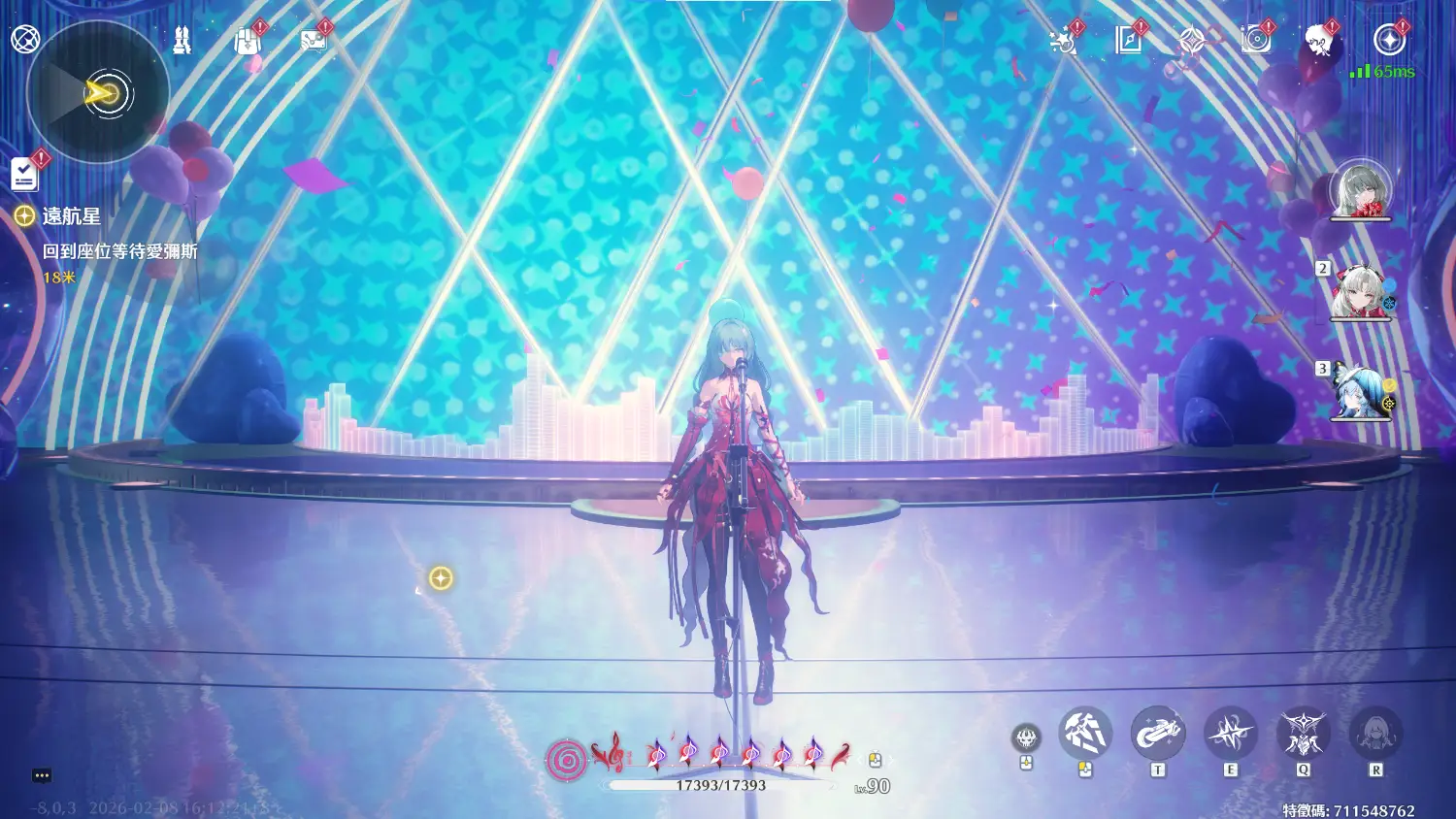Image resolution: width=1456 pixels, height=819 pixels.
Task: Open the circled star icon above ping
Action: point(1390,40)
